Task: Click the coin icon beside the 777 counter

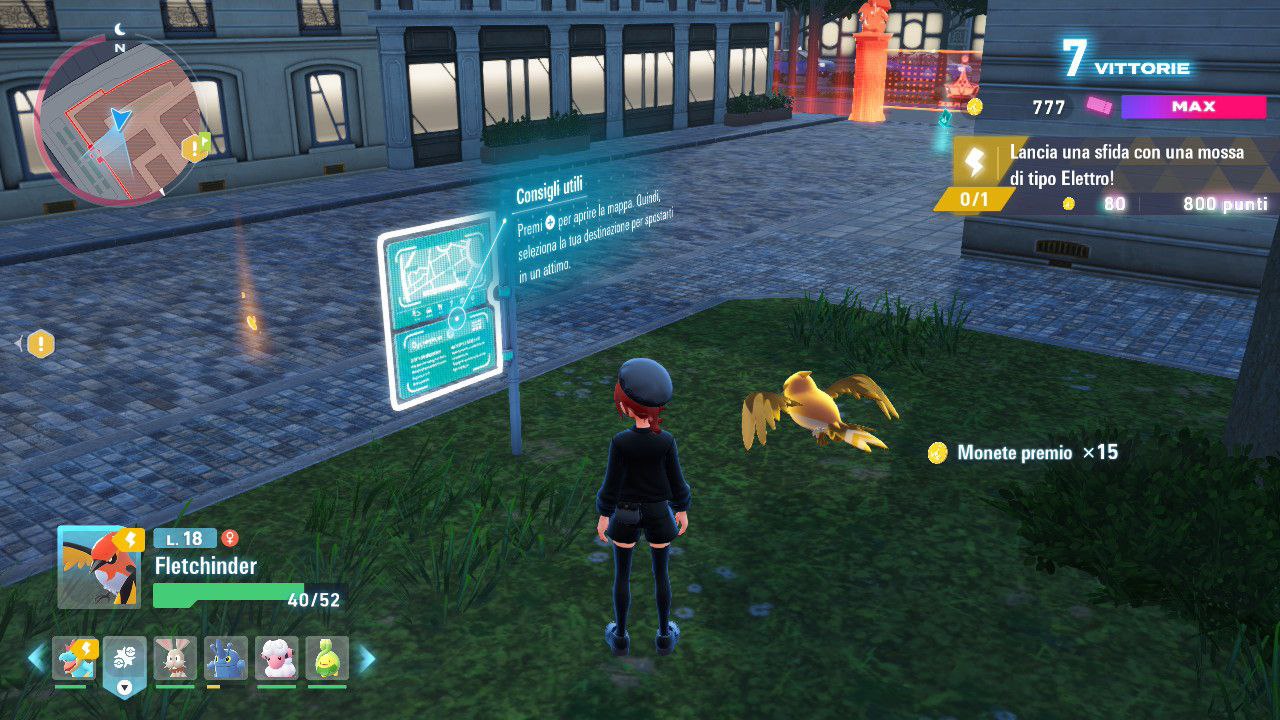Action: pyautogui.click(x=973, y=106)
